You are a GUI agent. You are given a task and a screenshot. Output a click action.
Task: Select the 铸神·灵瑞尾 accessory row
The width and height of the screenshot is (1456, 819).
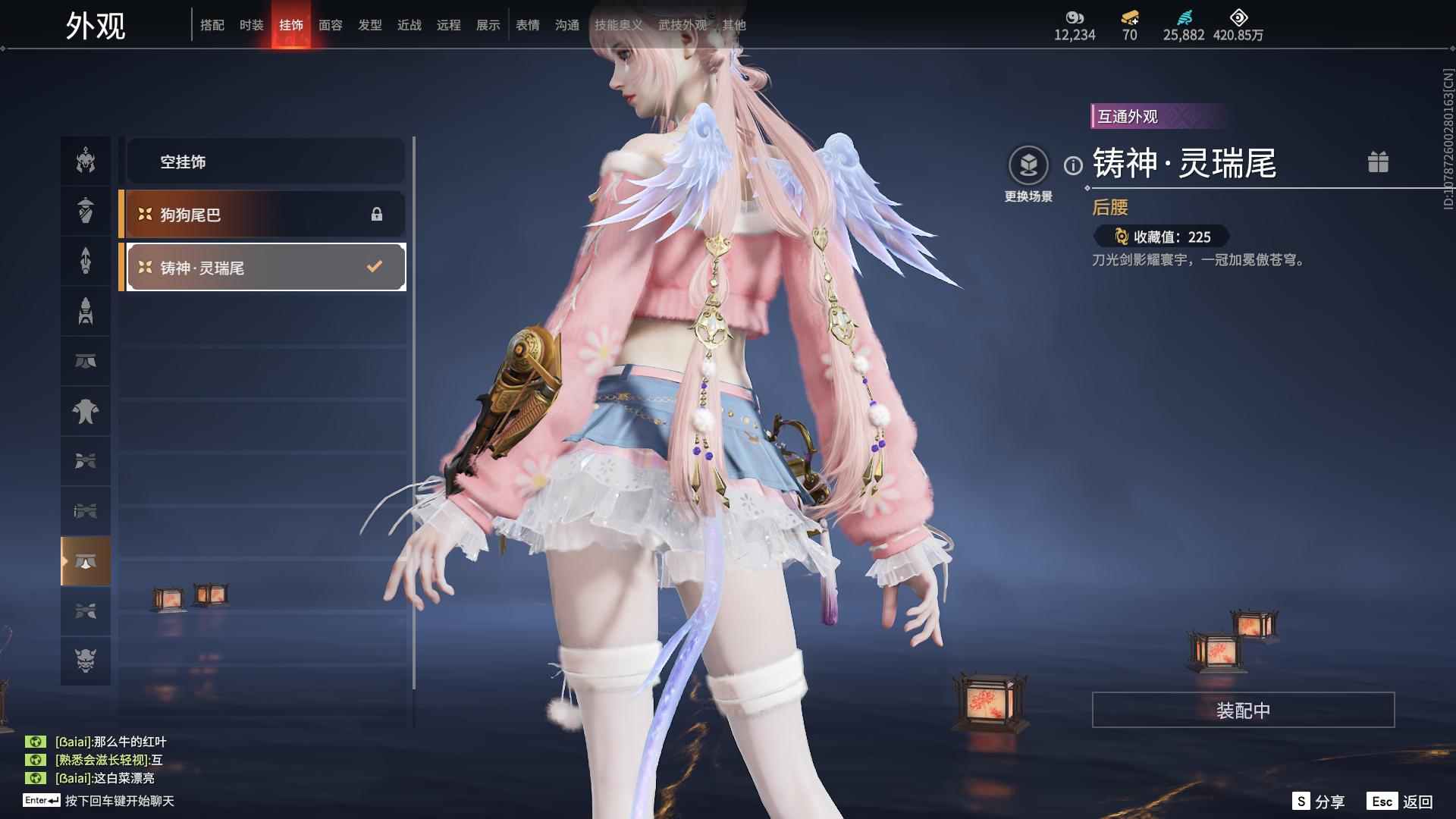point(265,267)
